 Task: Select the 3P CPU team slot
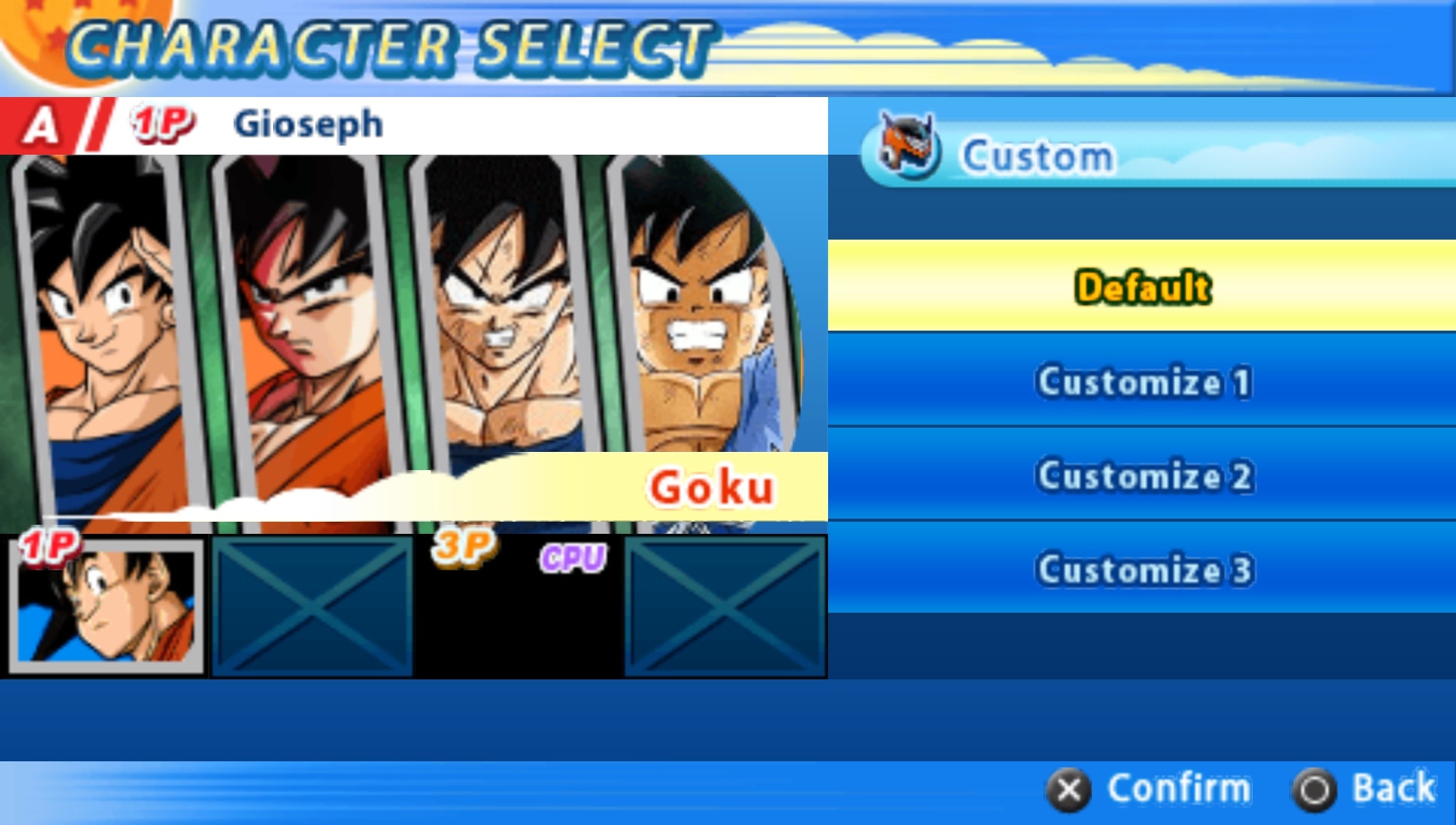pyautogui.click(x=518, y=607)
